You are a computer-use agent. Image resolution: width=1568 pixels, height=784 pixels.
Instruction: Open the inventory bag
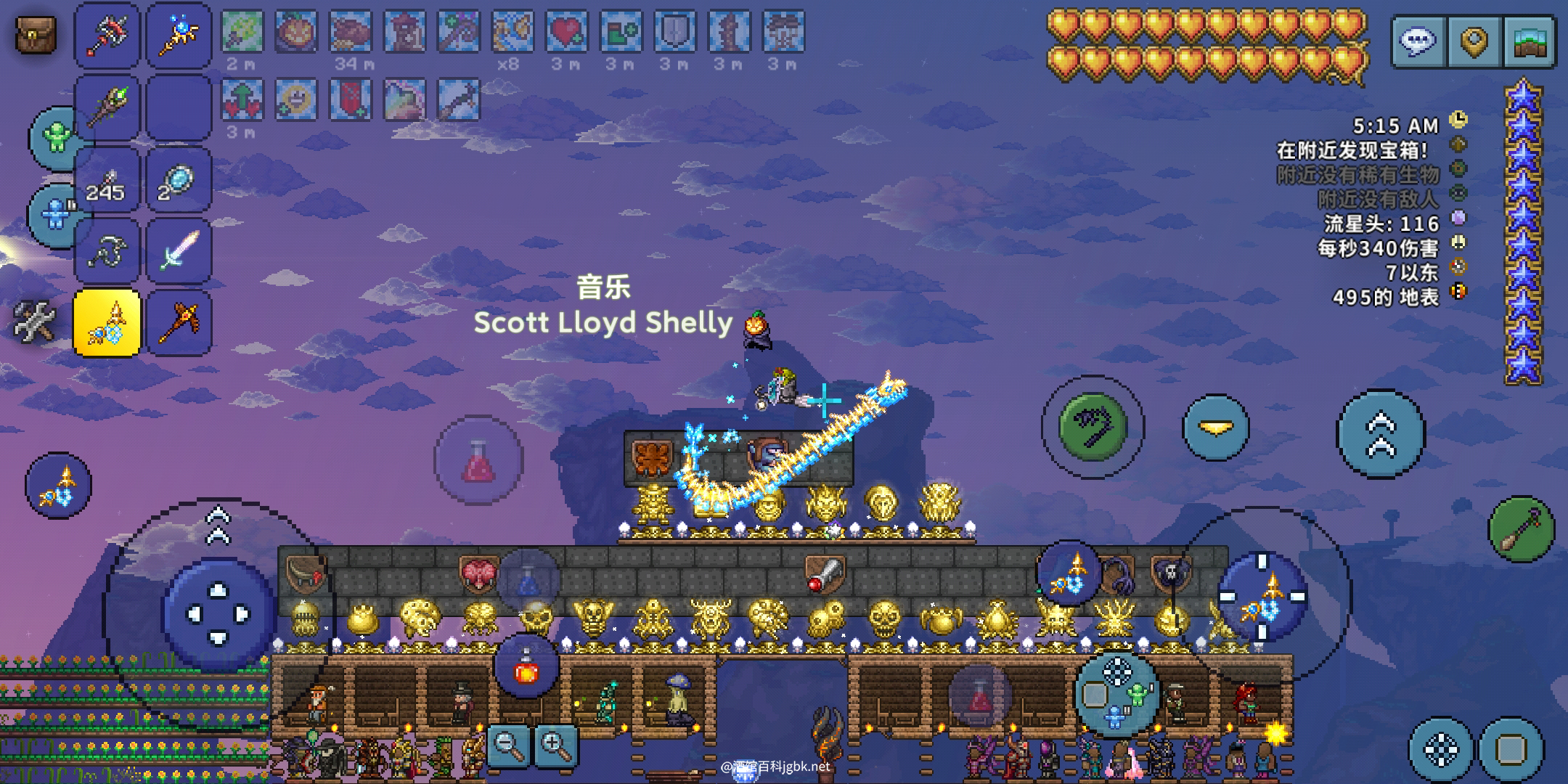35,34
